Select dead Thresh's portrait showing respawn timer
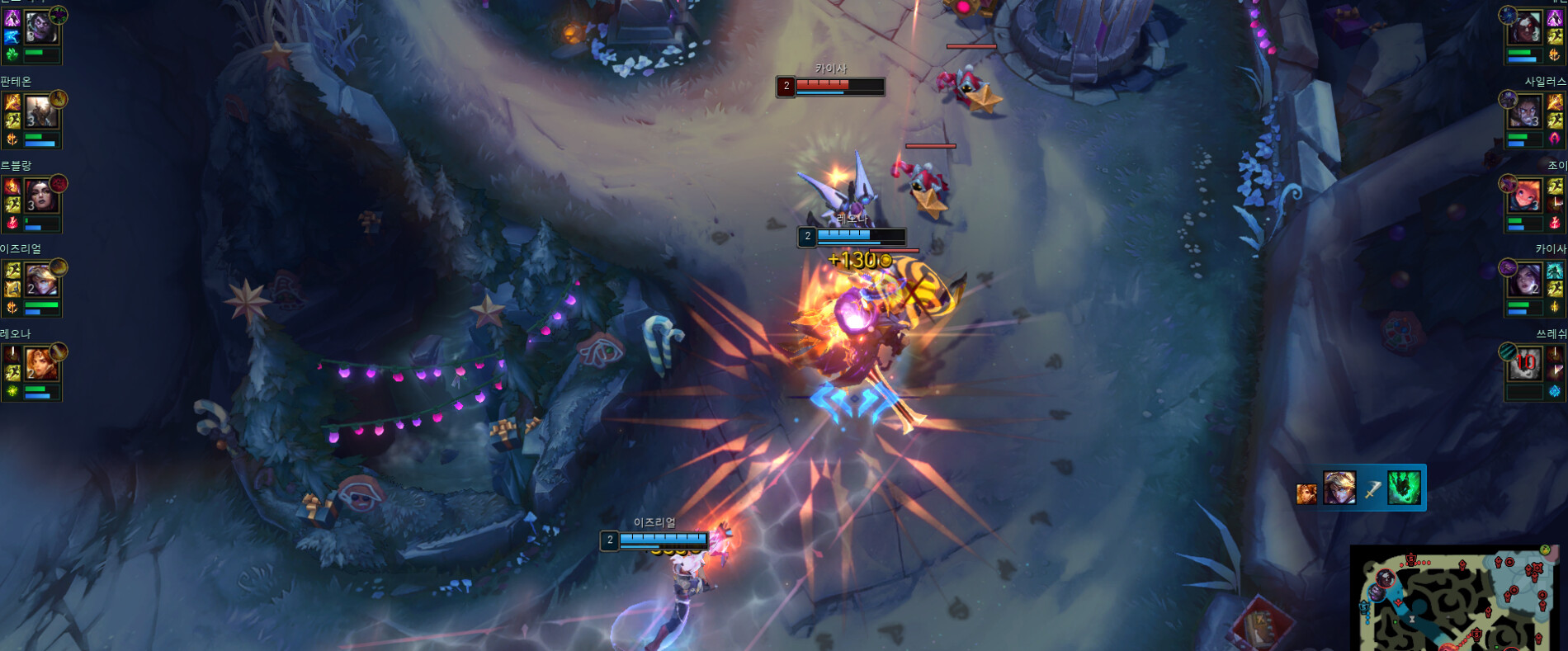Screen dimensions: 1568x651 pyautogui.click(x=1526, y=364)
